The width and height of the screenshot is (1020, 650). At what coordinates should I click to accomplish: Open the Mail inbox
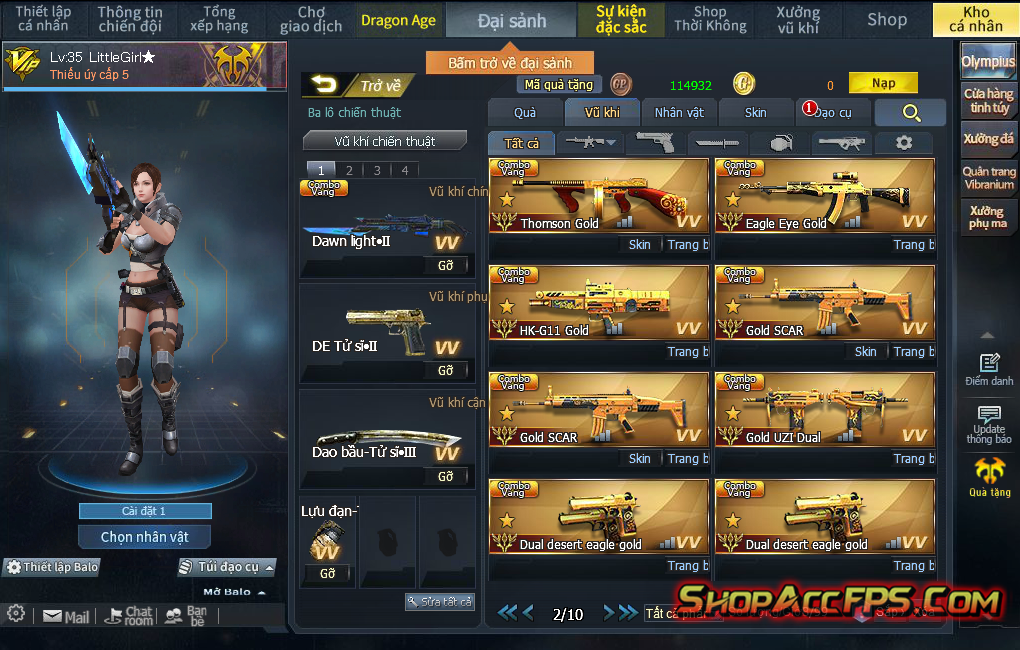click(66, 617)
